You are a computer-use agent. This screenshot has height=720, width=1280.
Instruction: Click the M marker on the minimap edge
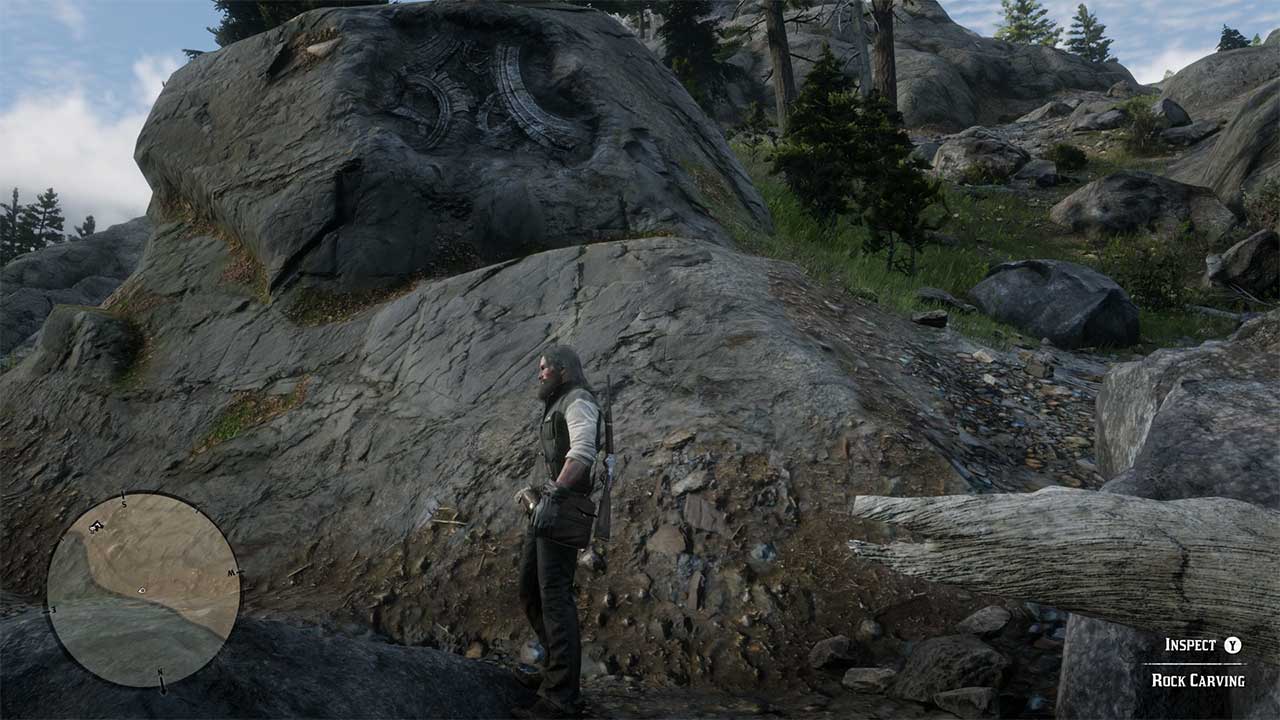coord(232,571)
